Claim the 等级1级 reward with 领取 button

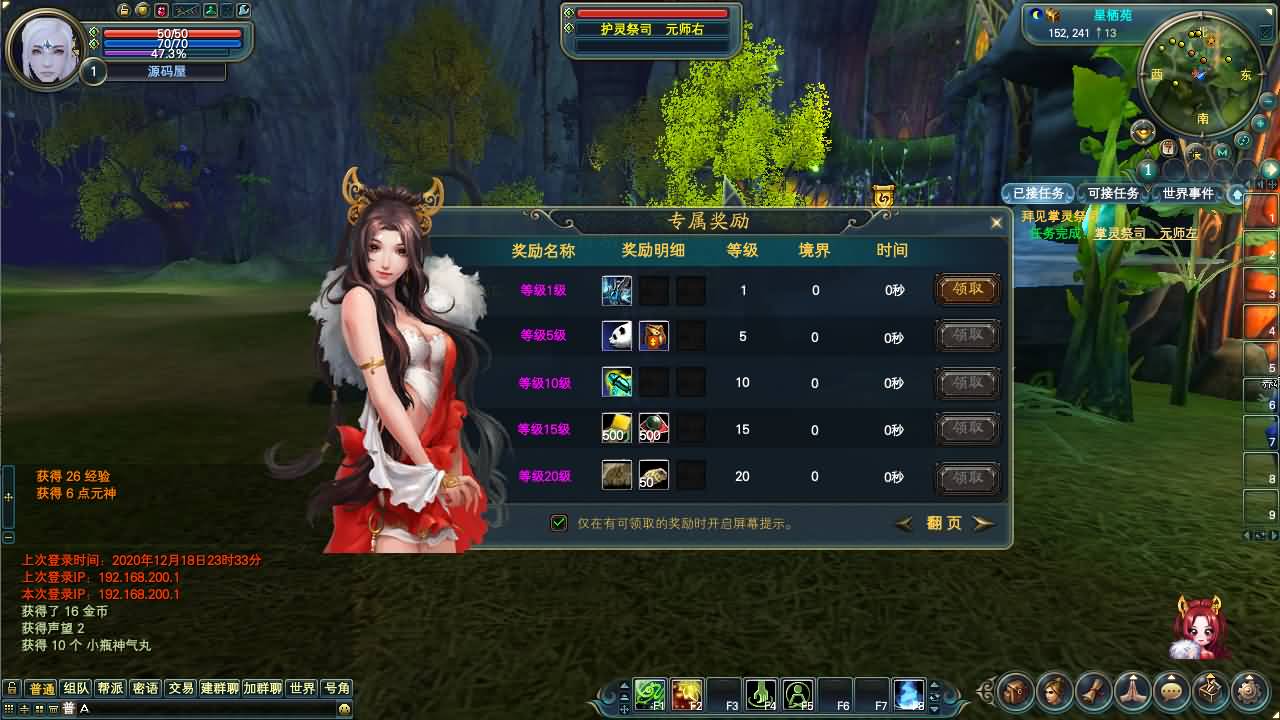pyautogui.click(x=966, y=289)
